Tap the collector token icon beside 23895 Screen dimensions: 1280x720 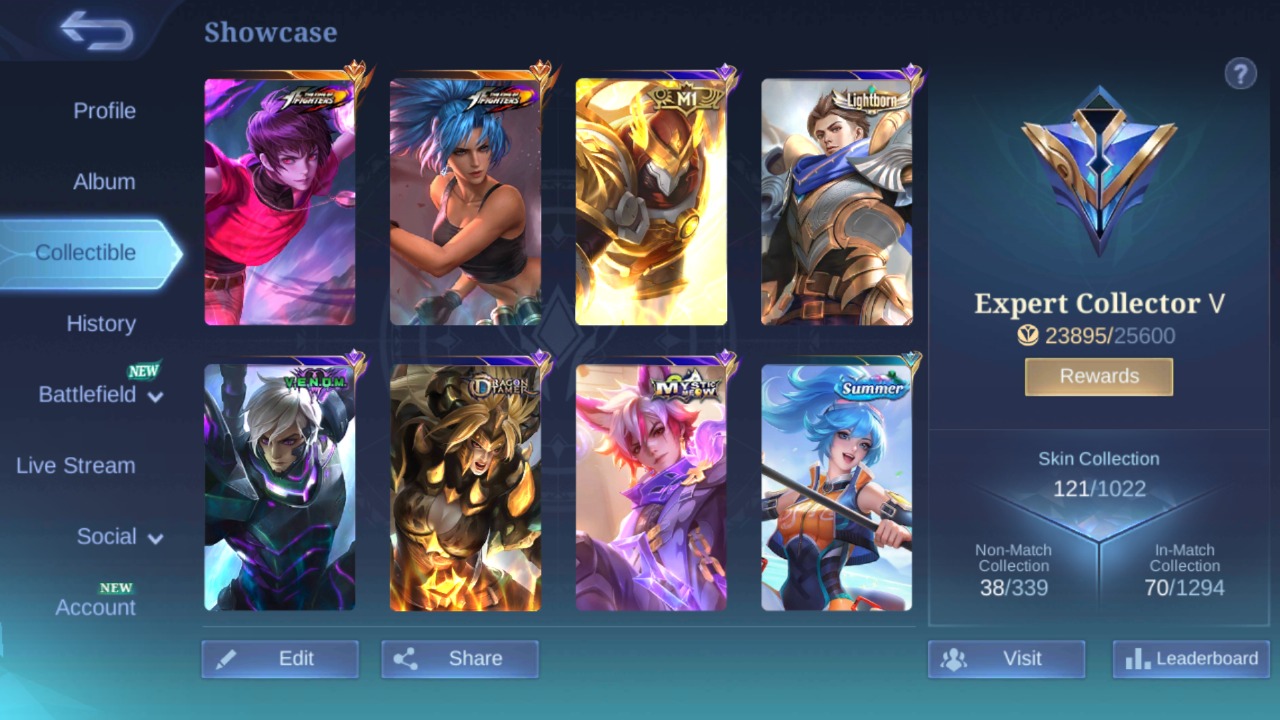1027,336
